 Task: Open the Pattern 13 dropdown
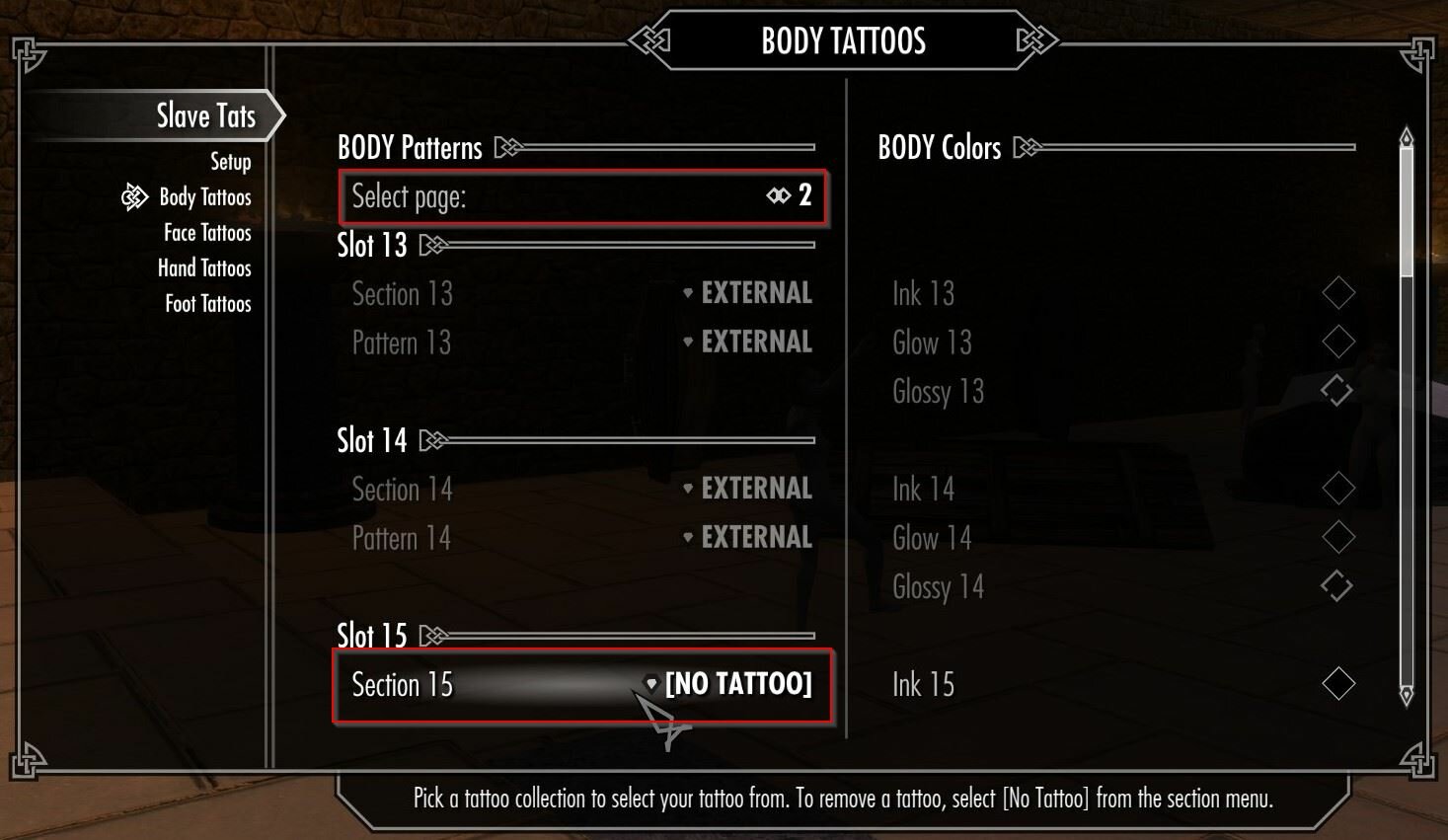point(582,343)
